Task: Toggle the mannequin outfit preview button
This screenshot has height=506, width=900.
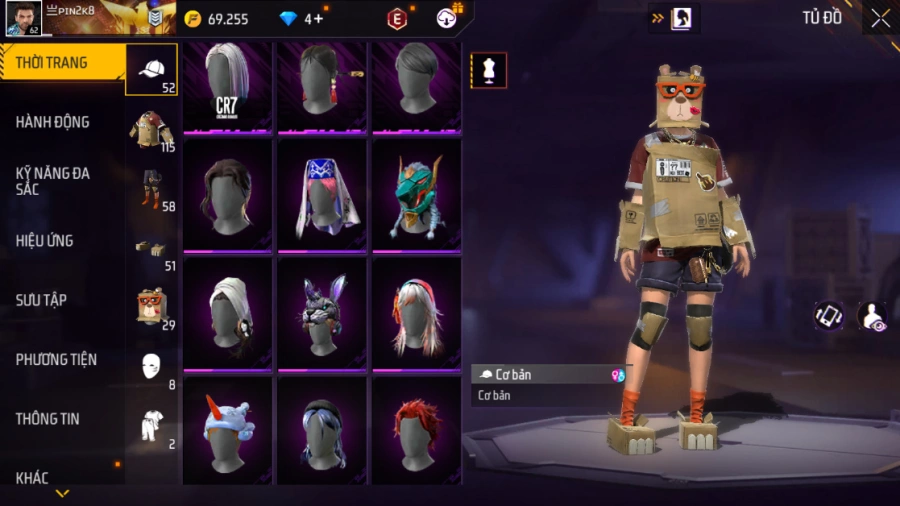Action: [x=489, y=70]
